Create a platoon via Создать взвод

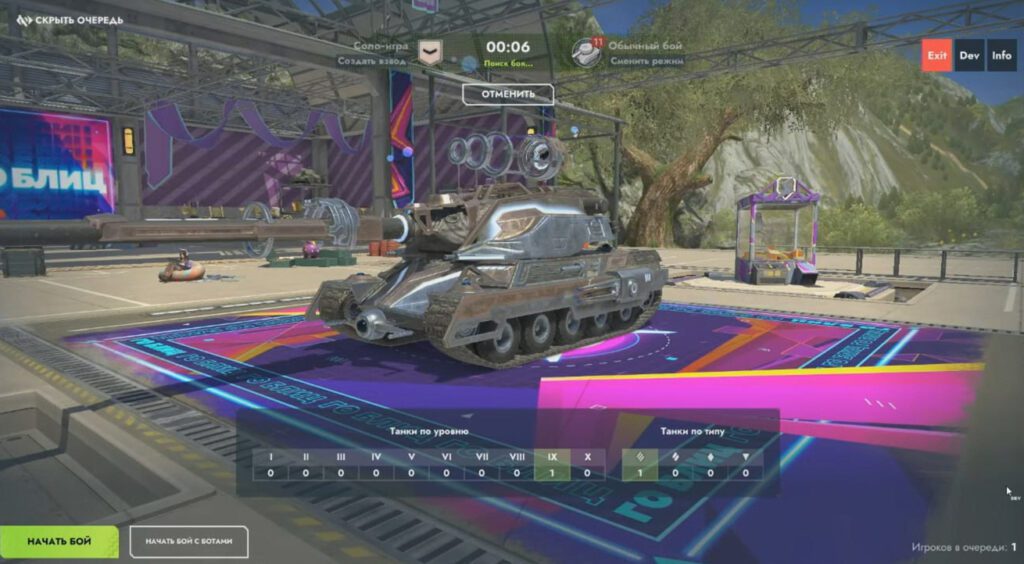pyautogui.click(x=375, y=61)
